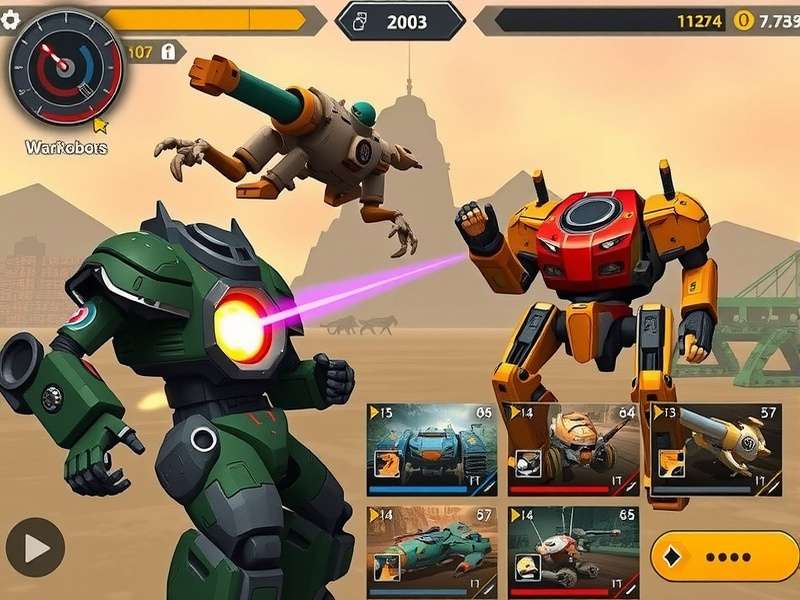Choose the orange helmet robot card
Screen dimensions: 800x600
(x=573, y=450)
